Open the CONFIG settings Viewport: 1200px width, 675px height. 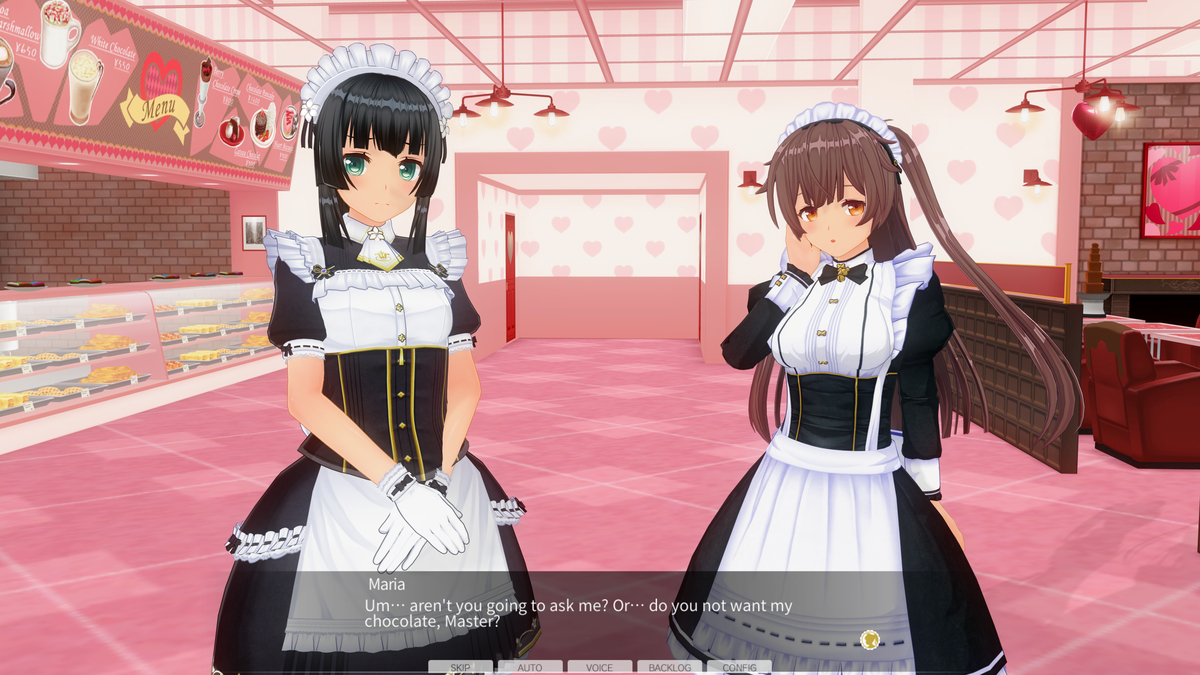tap(739, 667)
